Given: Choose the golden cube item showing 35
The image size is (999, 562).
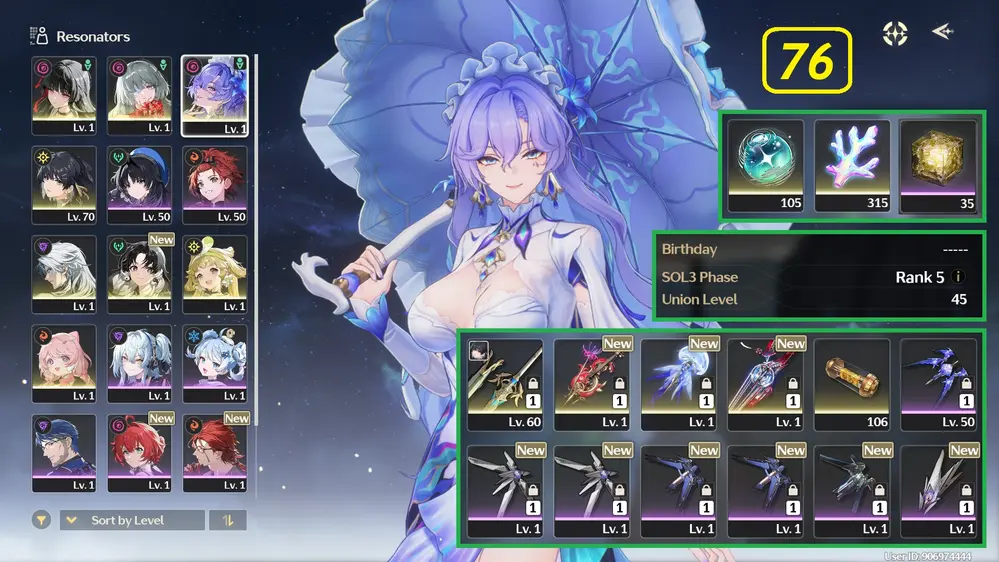Looking at the screenshot, I should [938, 166].
